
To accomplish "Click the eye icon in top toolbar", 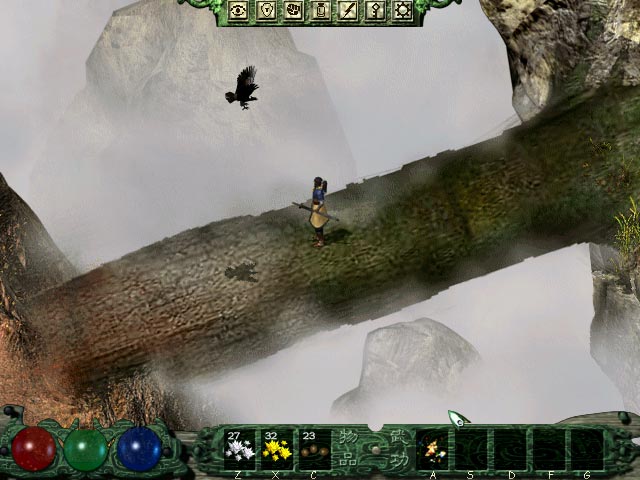I will (x=239, y=11).
